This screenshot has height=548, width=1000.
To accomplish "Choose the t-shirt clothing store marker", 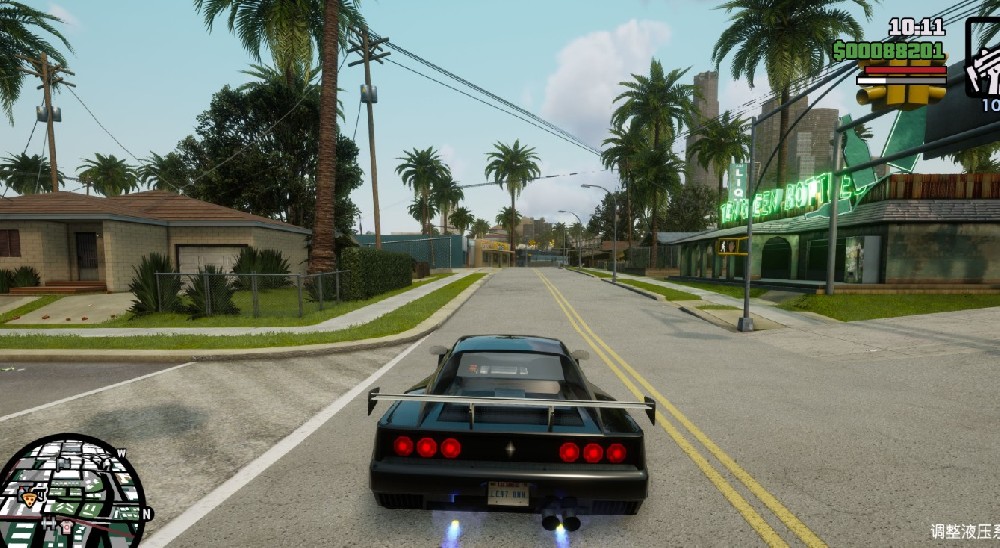I will (66, 527).
